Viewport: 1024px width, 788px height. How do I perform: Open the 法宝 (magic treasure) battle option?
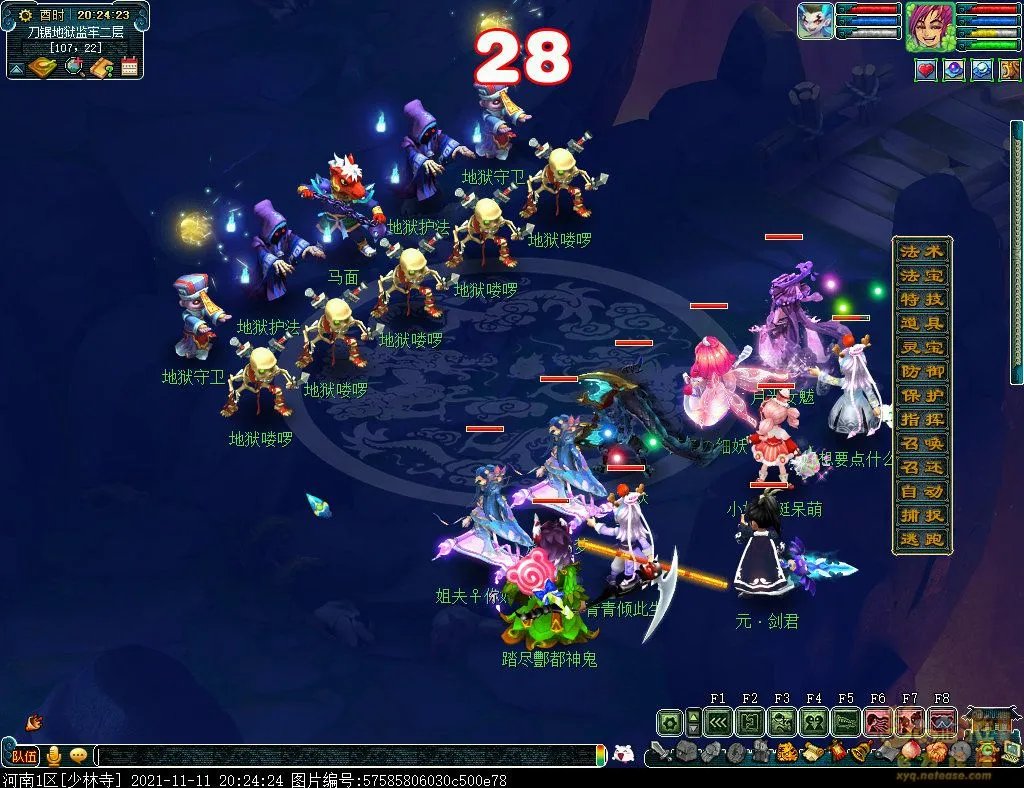(921, 275)
